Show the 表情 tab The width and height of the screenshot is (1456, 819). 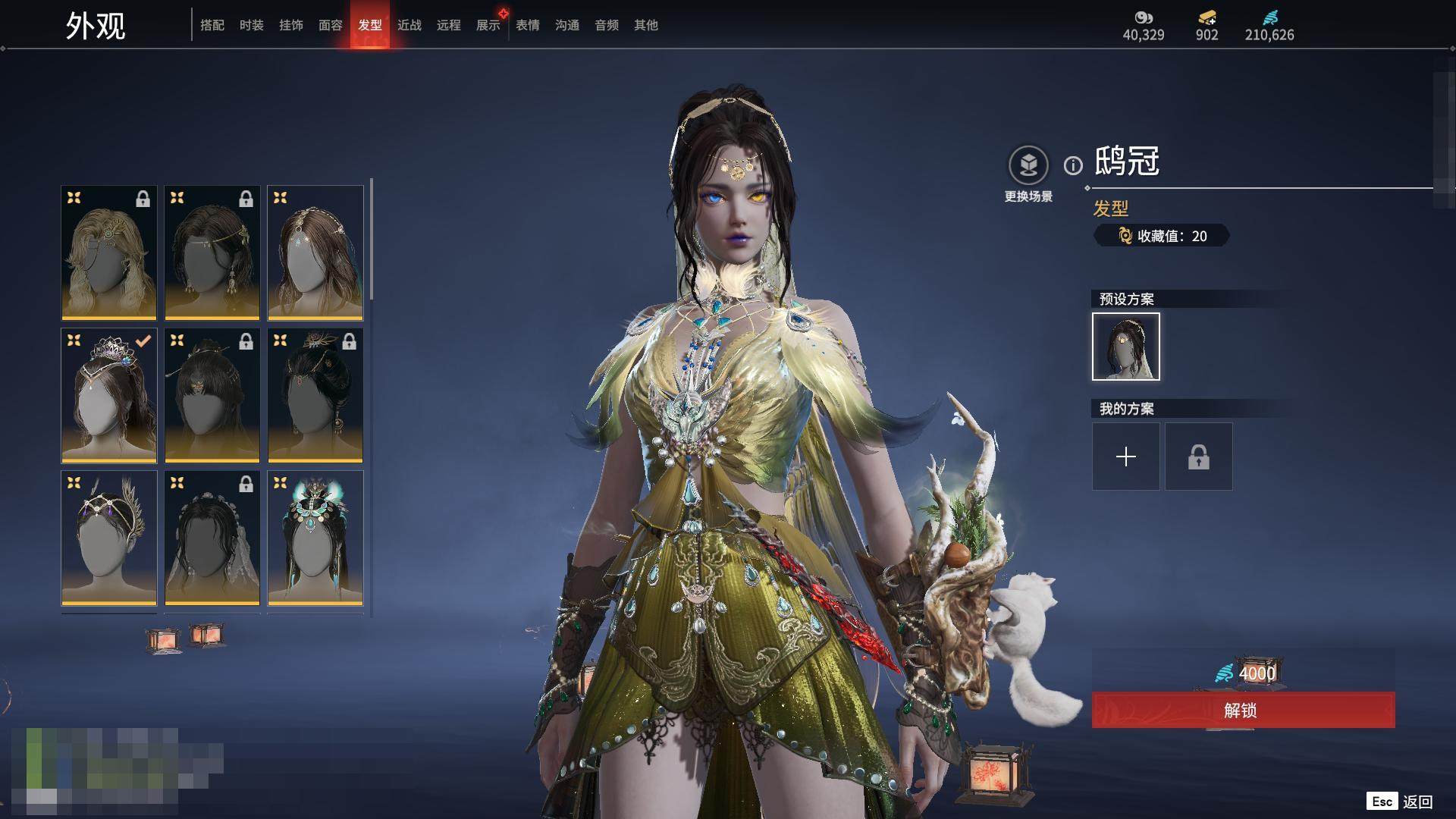coord(528,26)
